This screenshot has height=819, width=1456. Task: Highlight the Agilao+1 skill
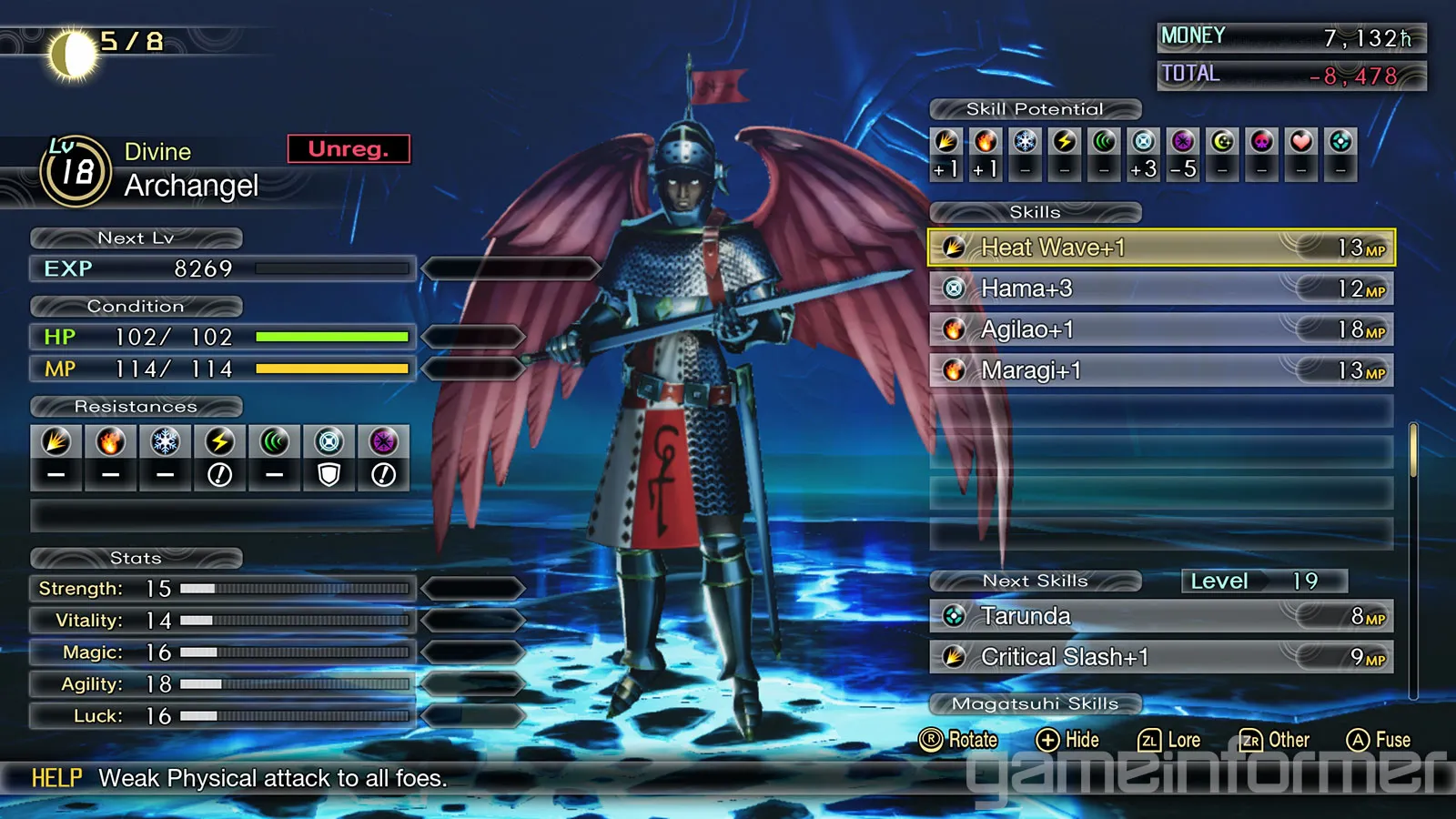click(x=1160, y=329)
